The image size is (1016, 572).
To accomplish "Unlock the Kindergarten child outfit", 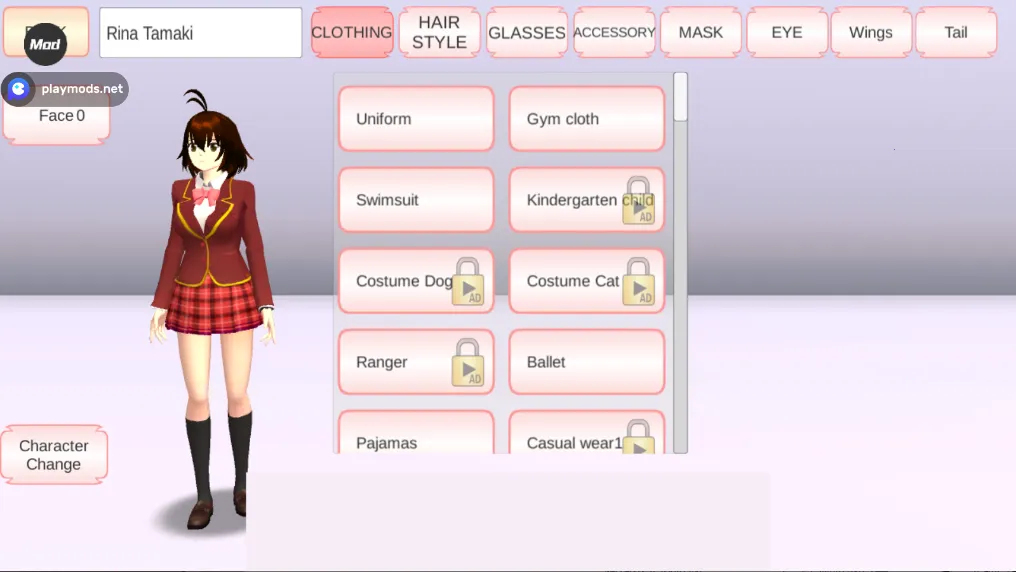I will 587,200.
